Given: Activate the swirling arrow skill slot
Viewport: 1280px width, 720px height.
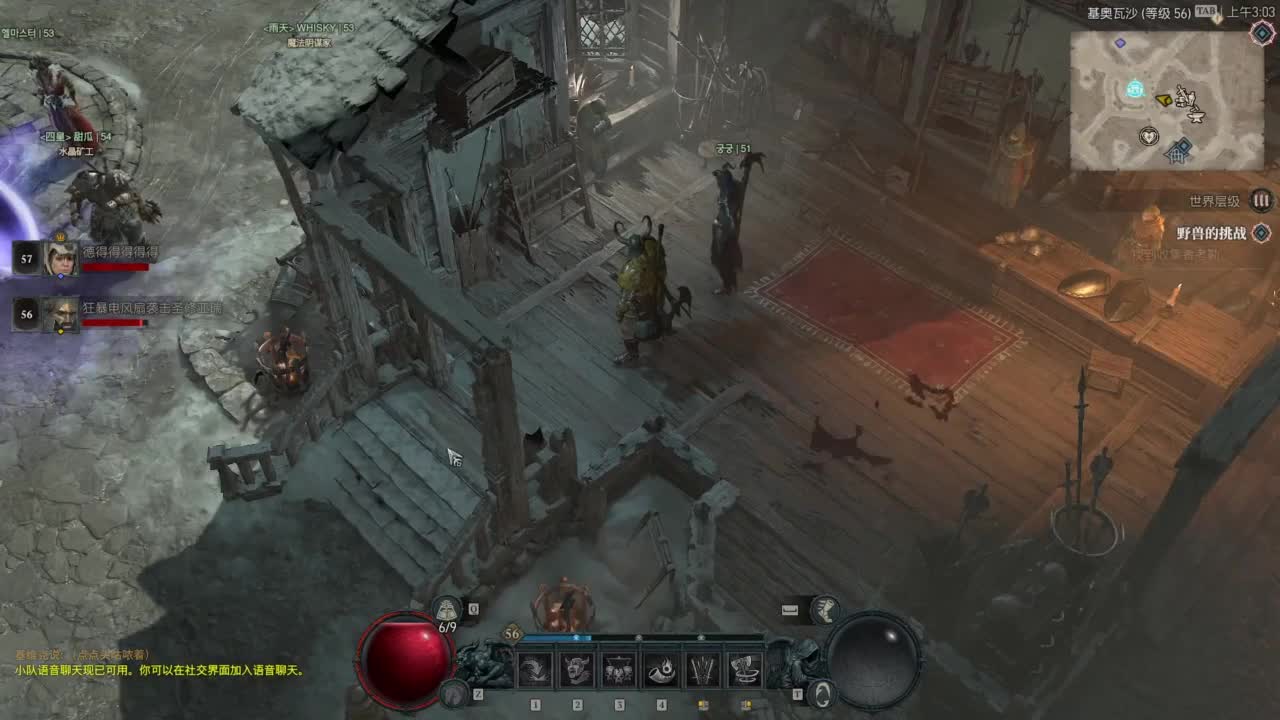Looking at the screenshot, I should coord(535,669).
